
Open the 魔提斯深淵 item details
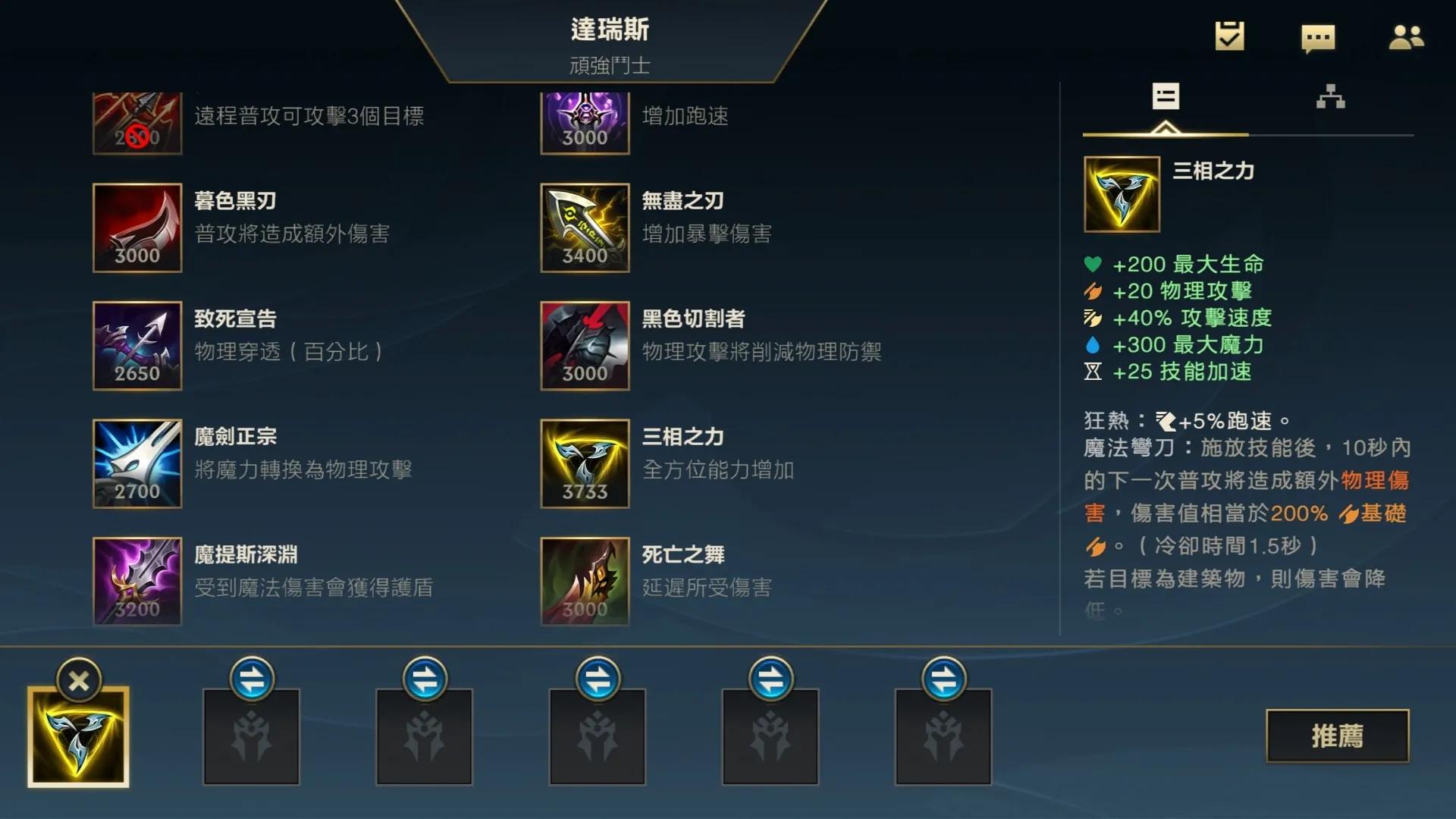point(137,581)
